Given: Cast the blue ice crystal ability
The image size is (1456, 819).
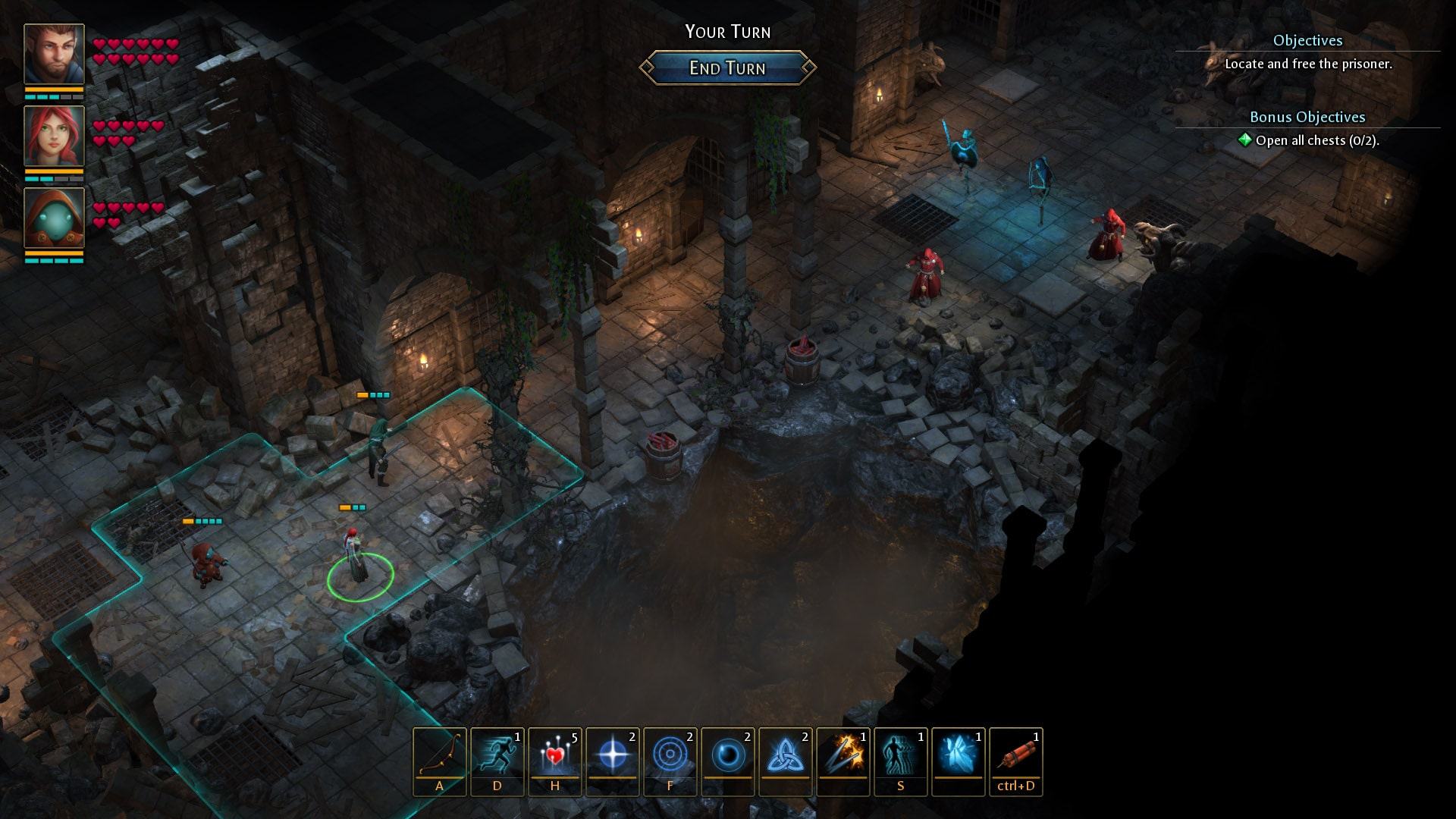Looking at the screenshot, I should click(x=959, y=754).
